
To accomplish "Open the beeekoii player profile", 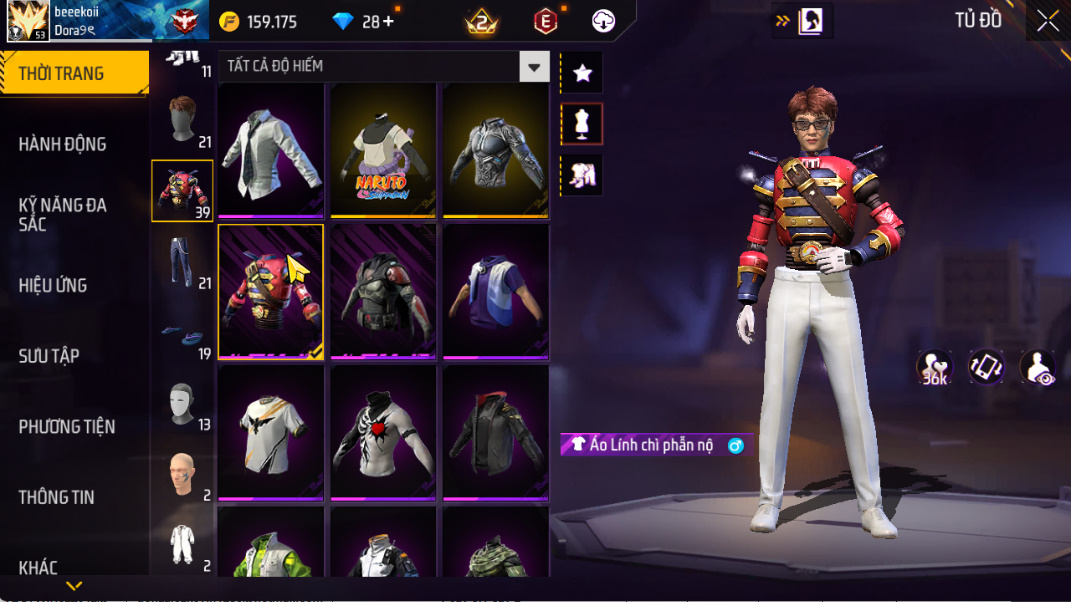I will (x=28, y=20).
